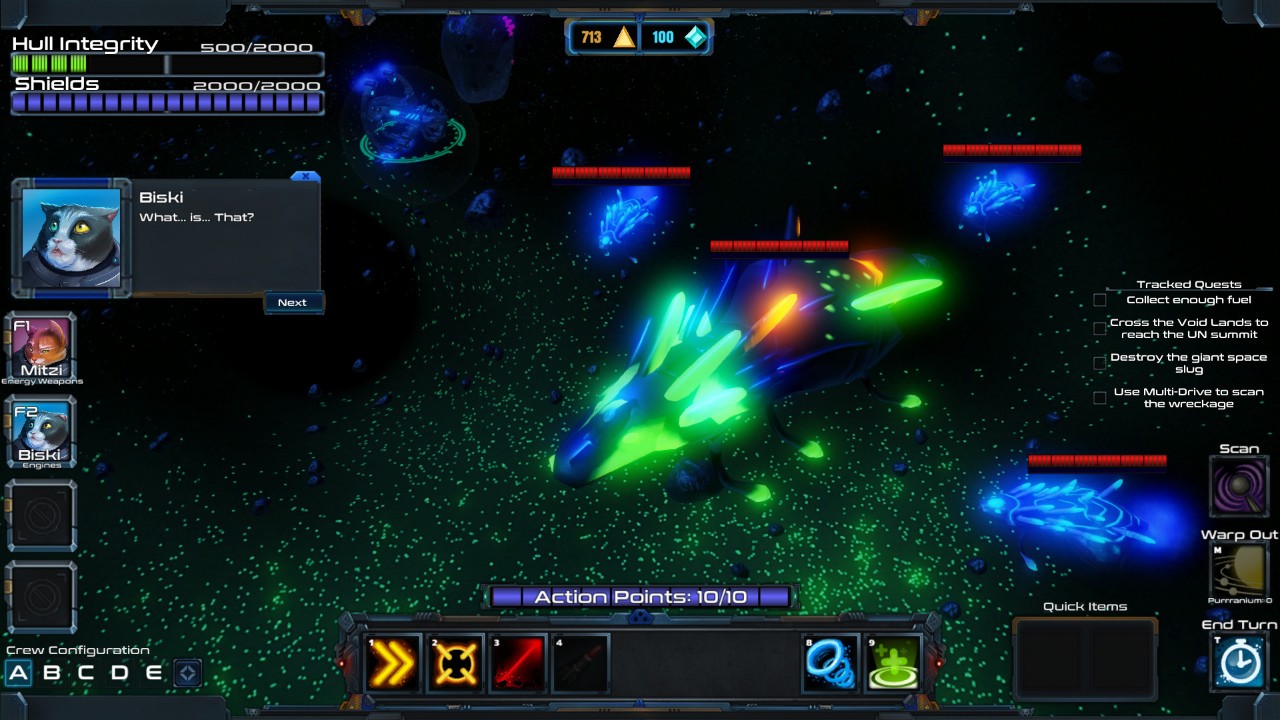Activate the green repair plus ability
This screenshot has height=720, width=1280.
click(x=893, y=663)
